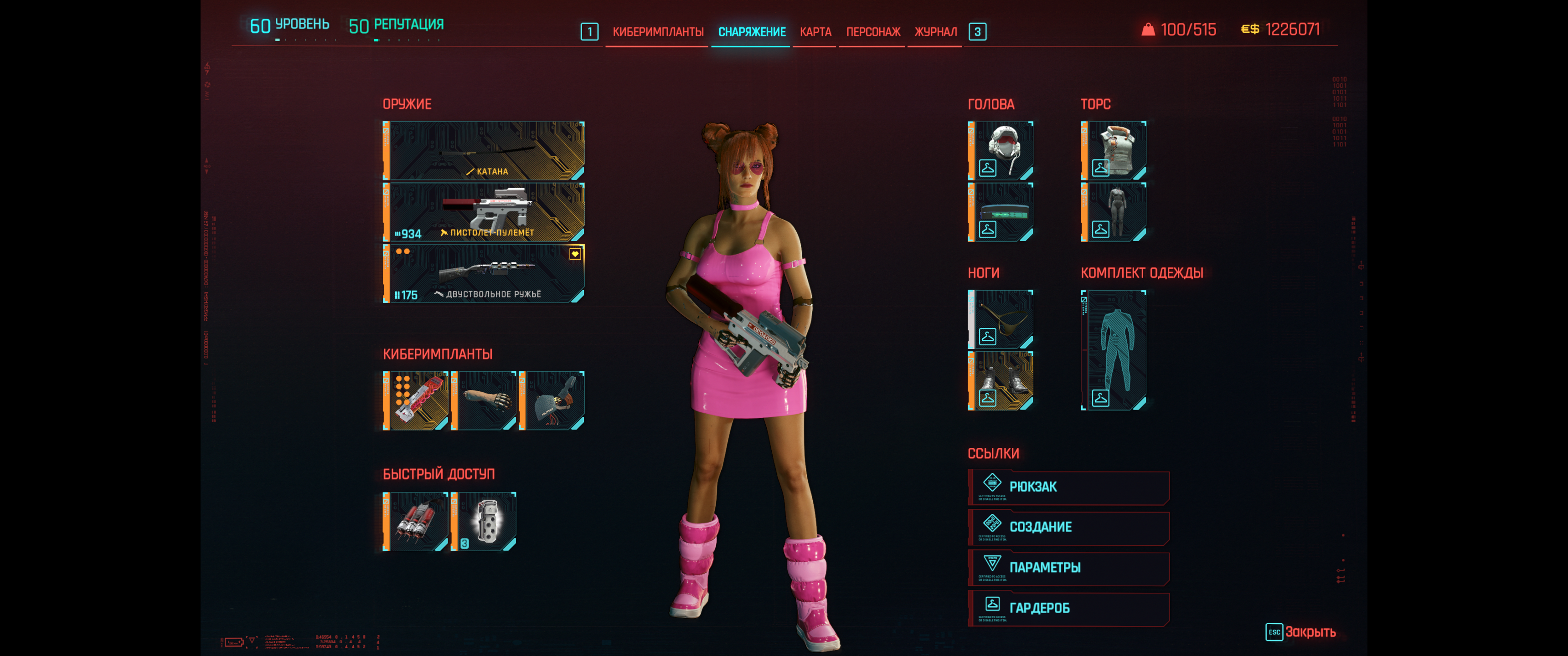Choose the cybernetic arm implant slot
Screen dimensions: 1568x656
point(485,400)
